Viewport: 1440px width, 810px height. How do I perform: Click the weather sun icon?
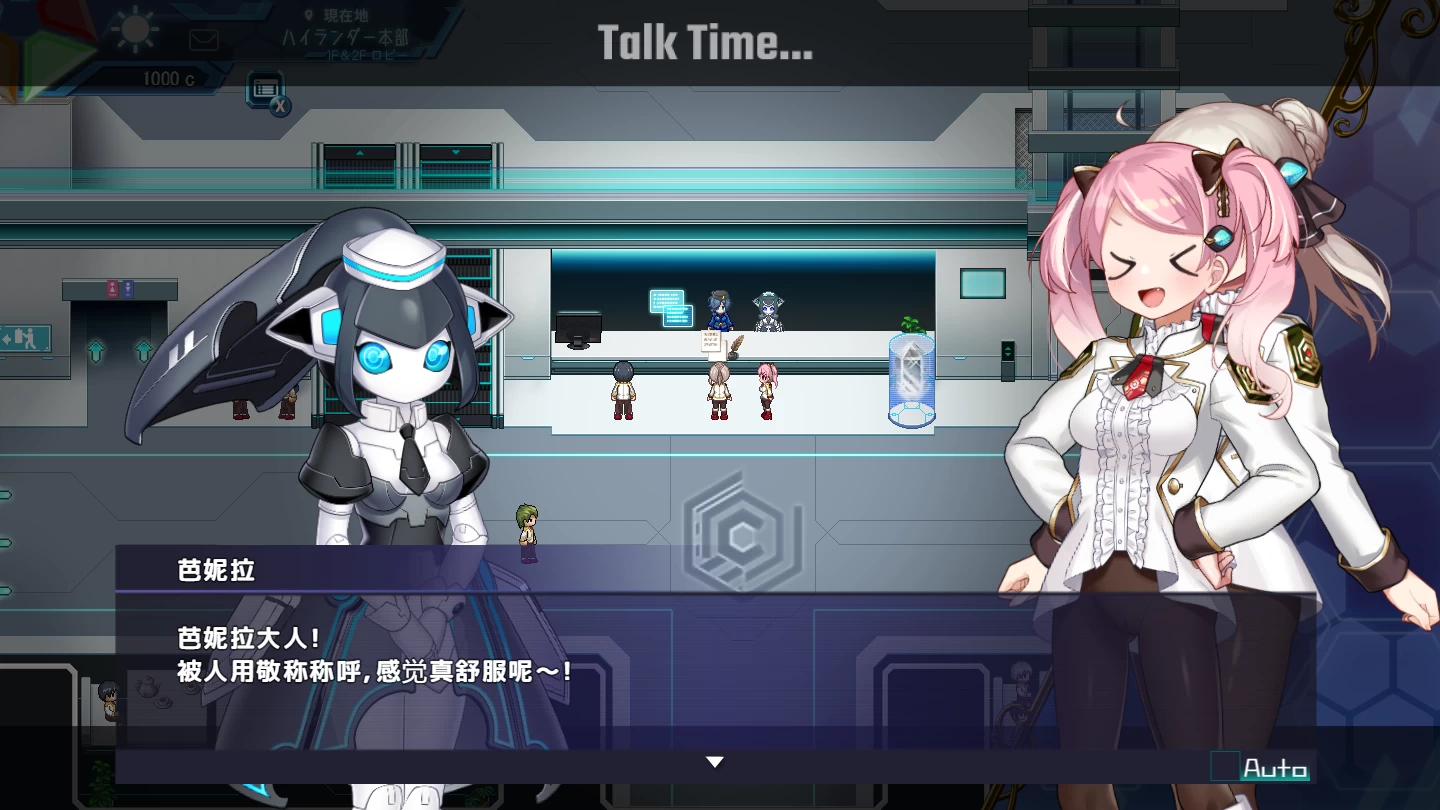pos(135,30)
